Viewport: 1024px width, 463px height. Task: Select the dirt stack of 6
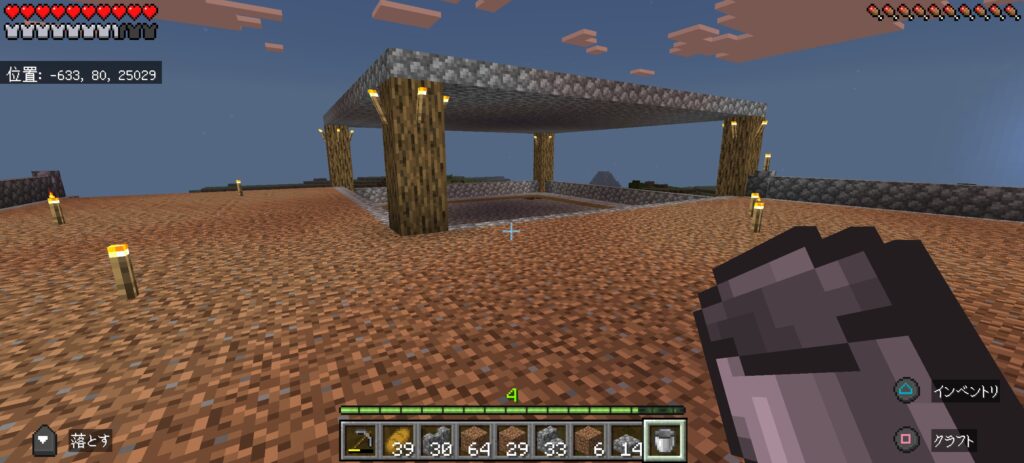[588, 440]
